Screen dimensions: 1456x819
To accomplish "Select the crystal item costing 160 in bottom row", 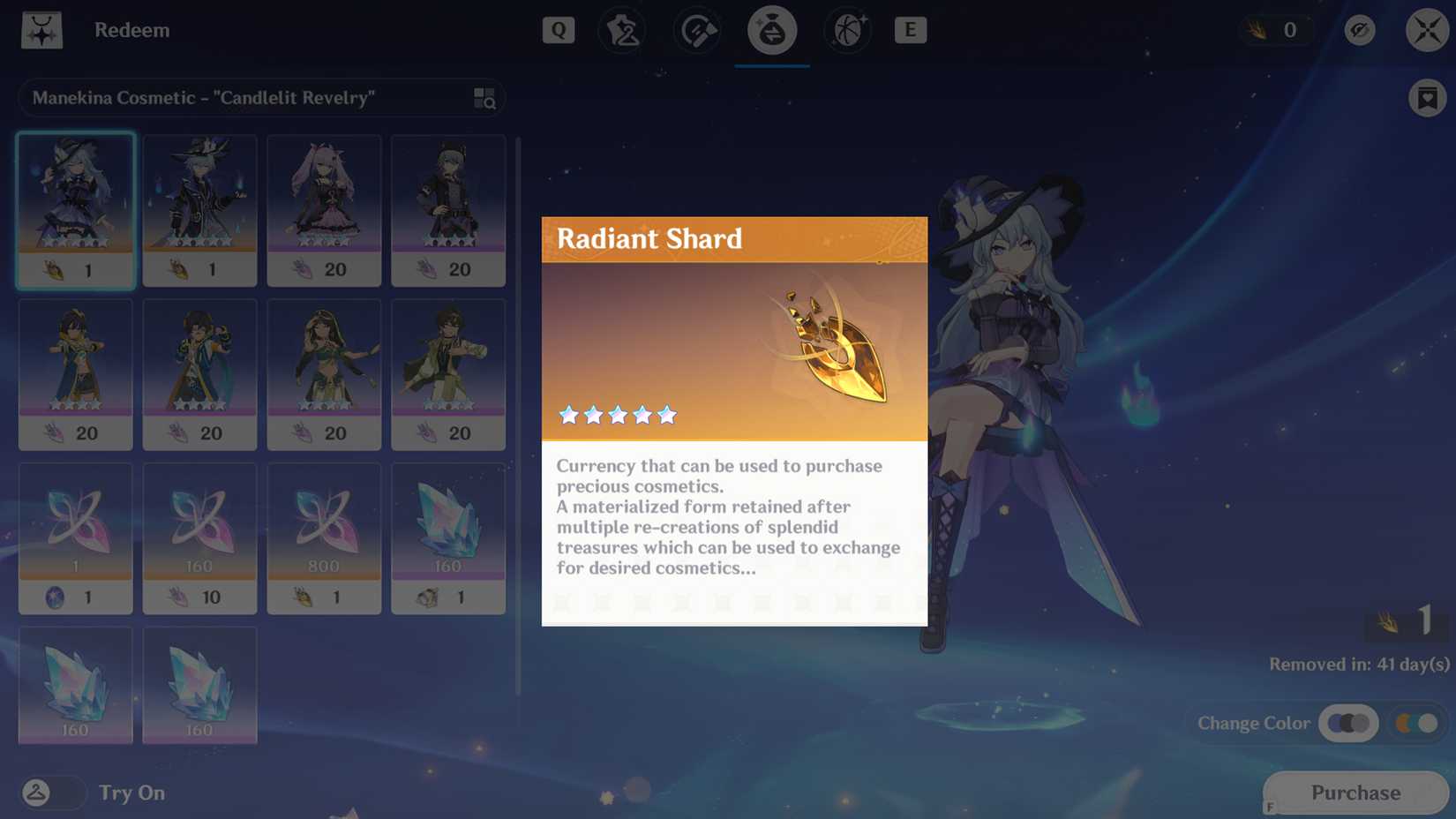I will [x=75, y=684].
